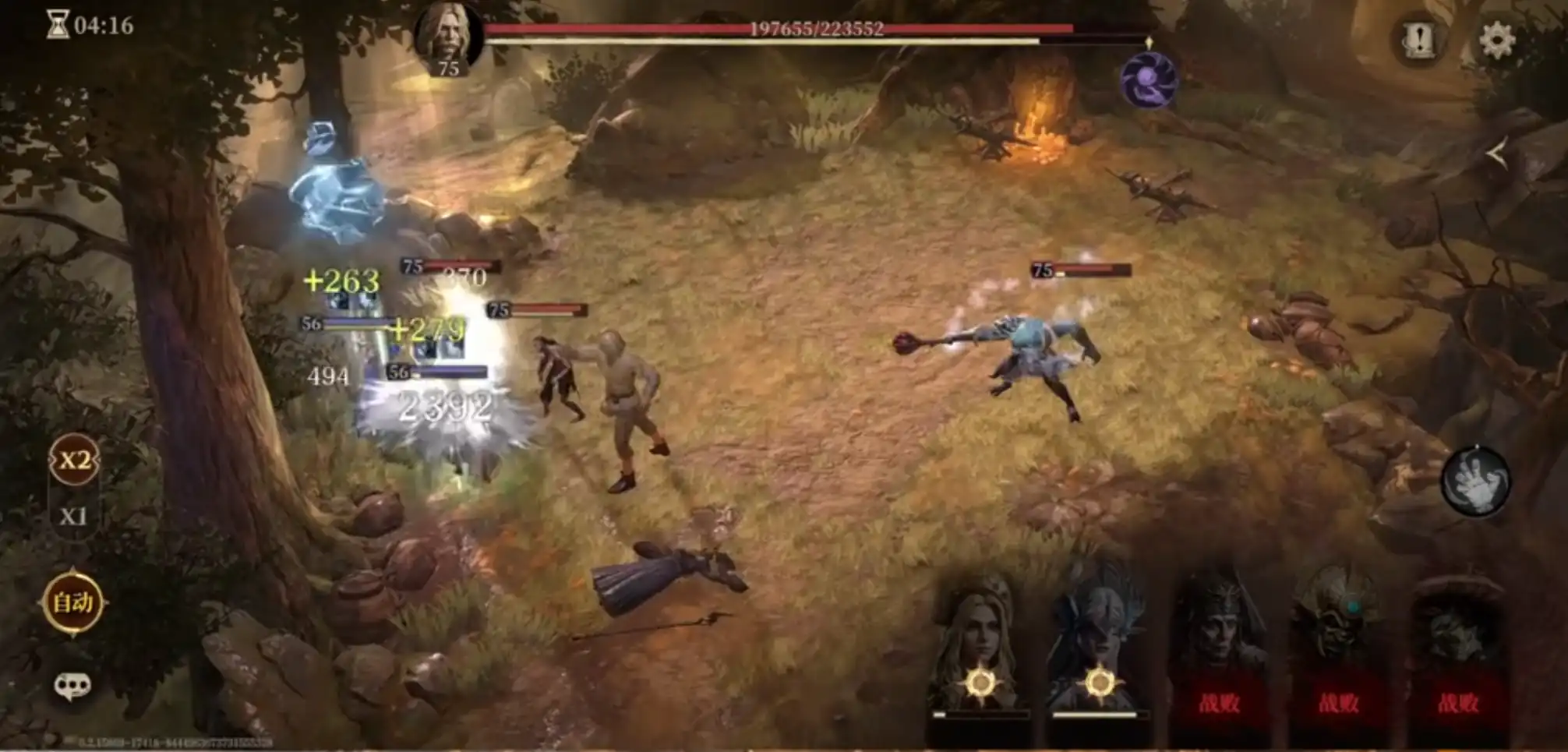Set battle speed to X1
Image resolution: width=1568 pixels, height=752 pixels.
[x=73, y=516]
